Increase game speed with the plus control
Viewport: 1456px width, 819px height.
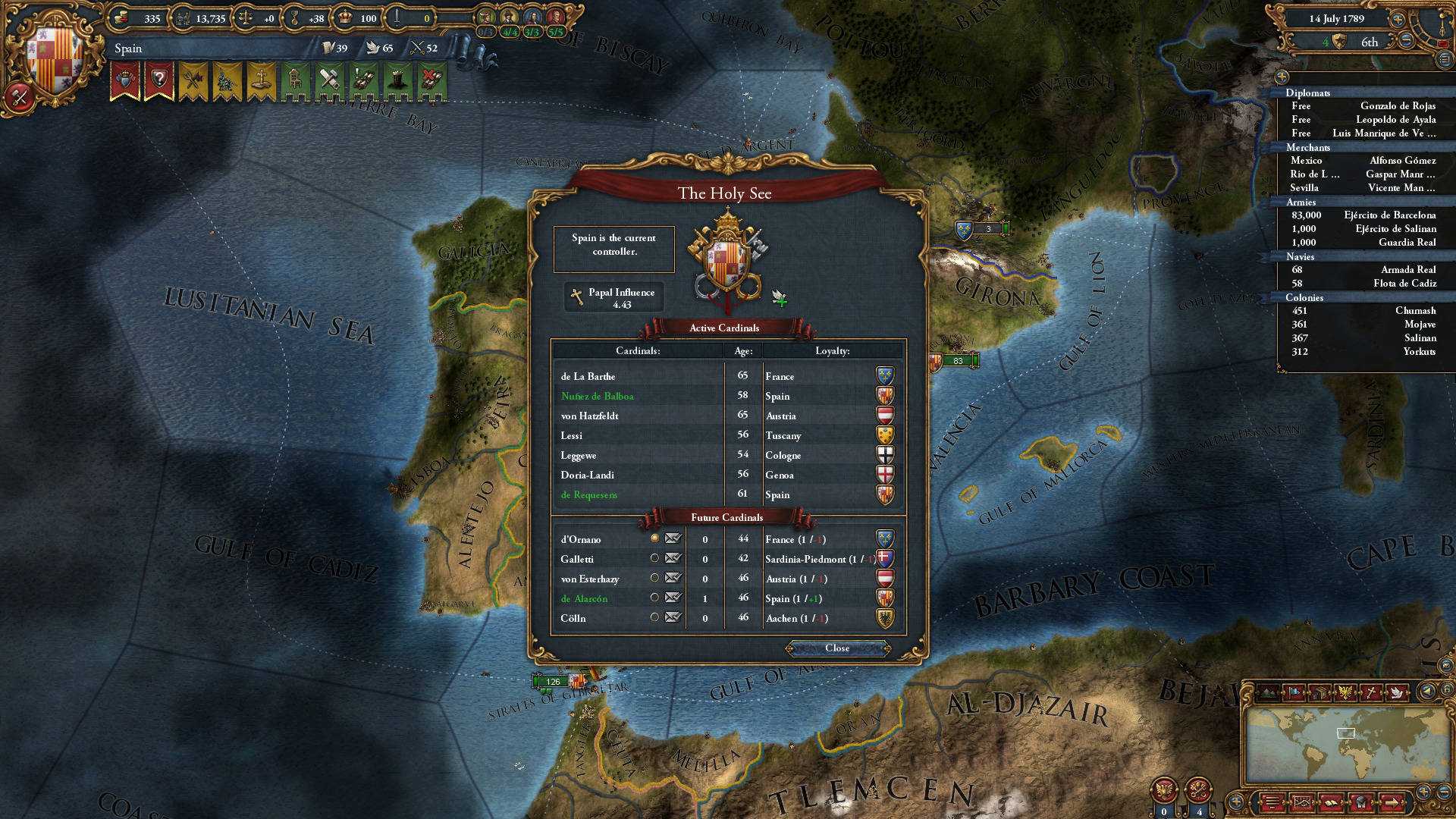pos(1398,20)
